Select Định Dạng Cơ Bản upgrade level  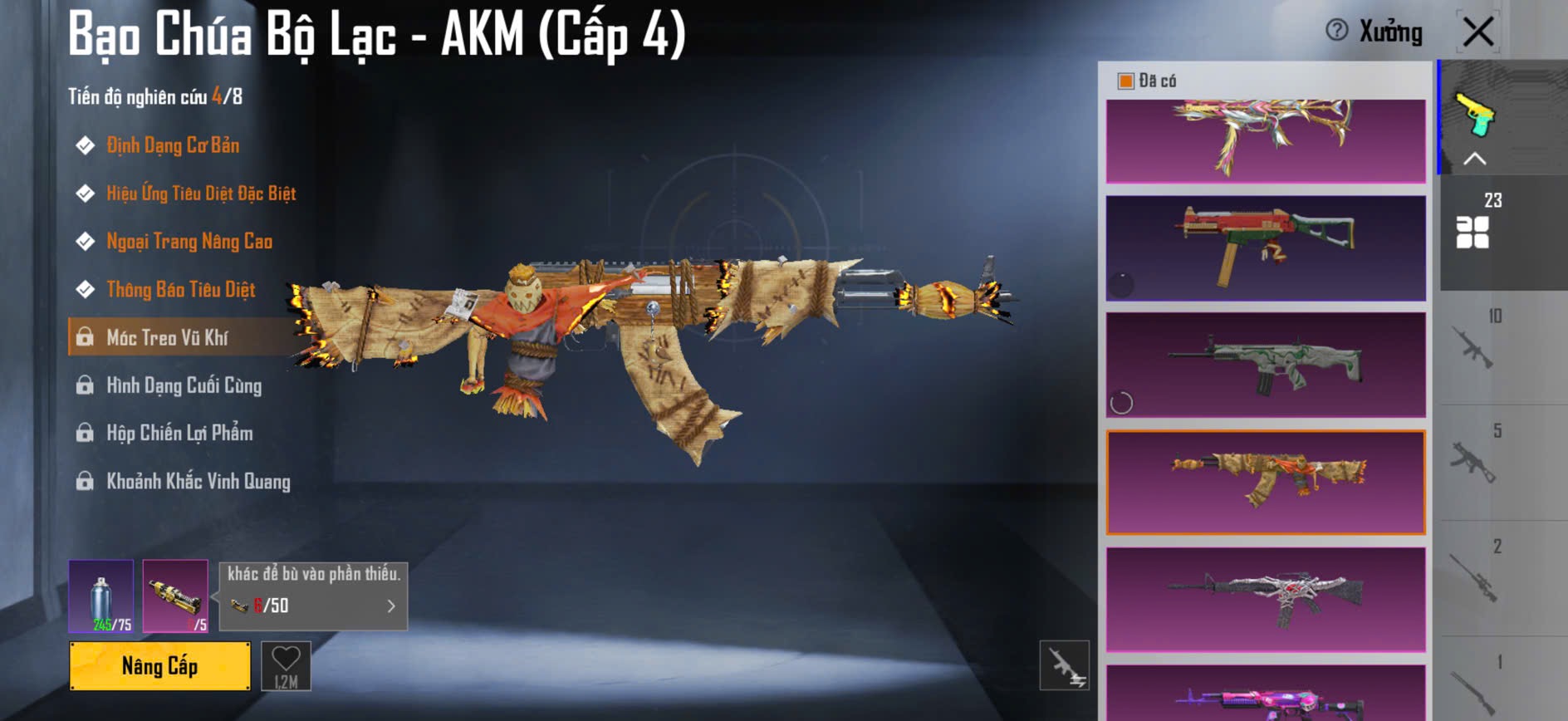click(x=172, y=145)
